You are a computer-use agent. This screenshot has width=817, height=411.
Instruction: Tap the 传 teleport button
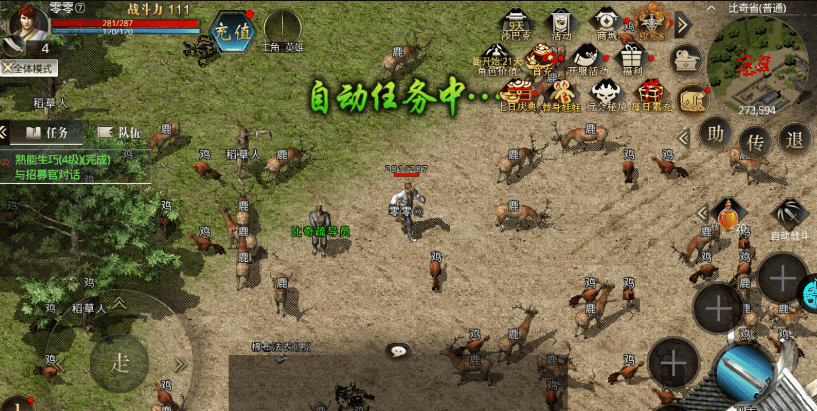point(755,142)
